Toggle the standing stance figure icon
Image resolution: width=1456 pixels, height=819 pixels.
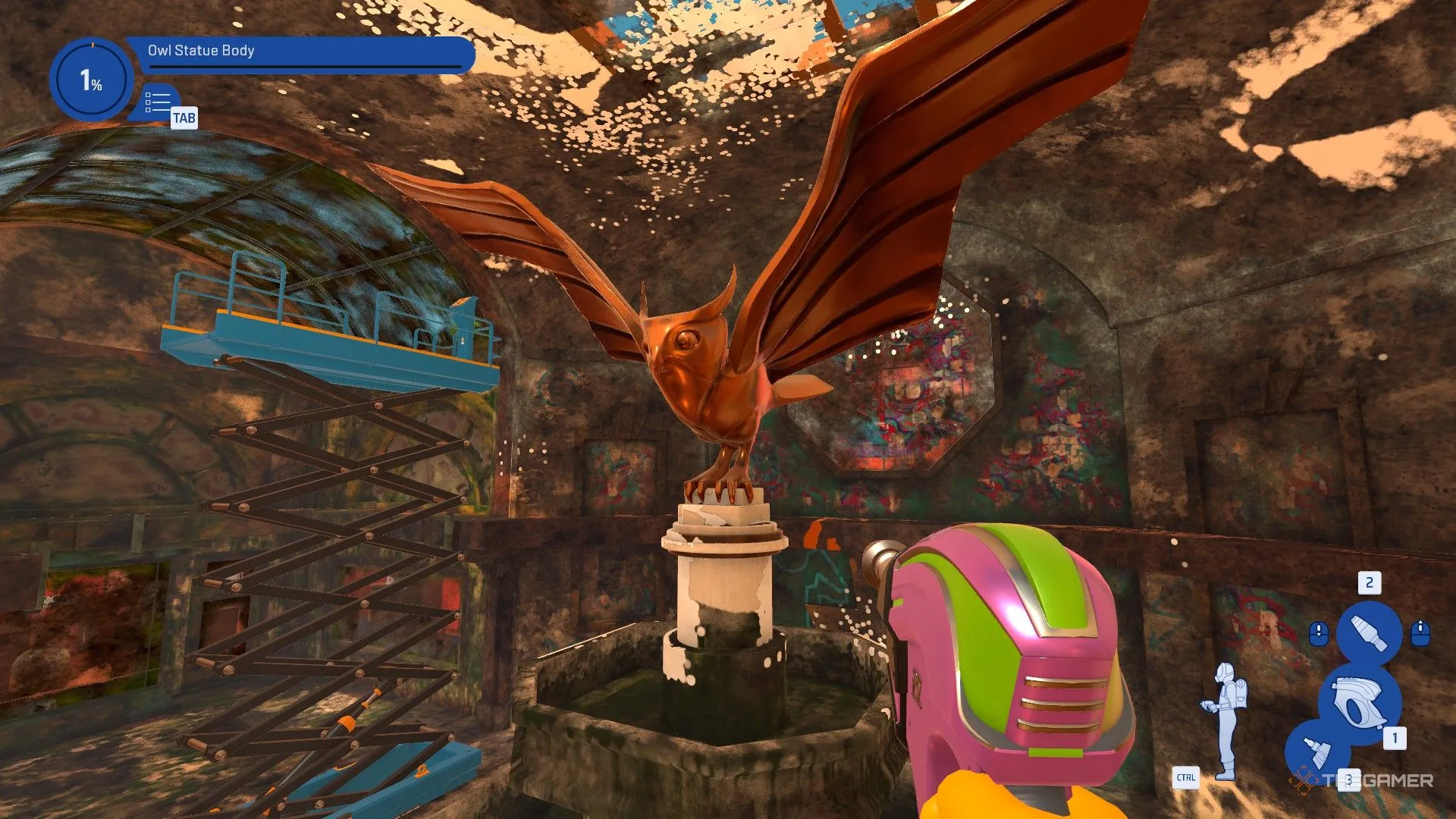coord(1224,720)
